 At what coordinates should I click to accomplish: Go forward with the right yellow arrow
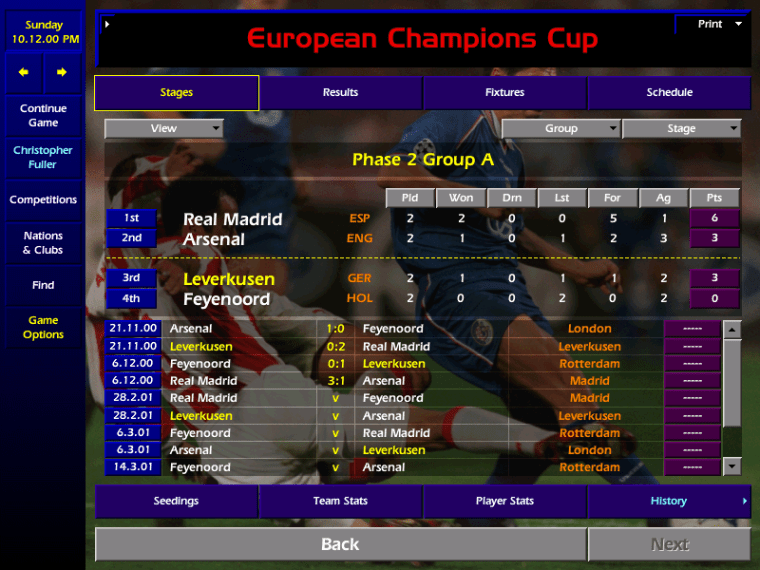62,72
